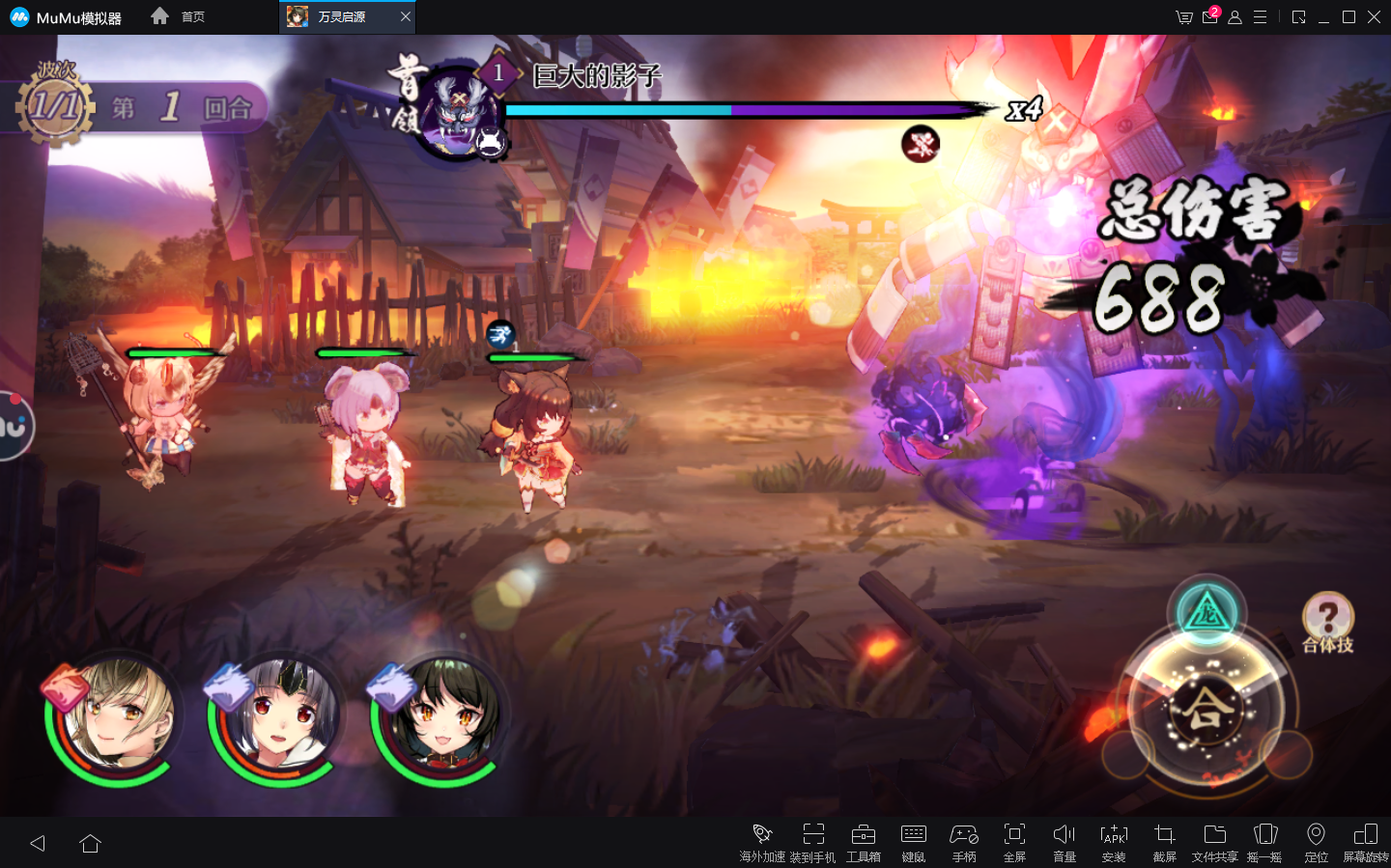The height and width of the screenshot is (868, 1391).
Task: Open the 键鼠 keyboard mapping tool
Action: pos(913,841)
